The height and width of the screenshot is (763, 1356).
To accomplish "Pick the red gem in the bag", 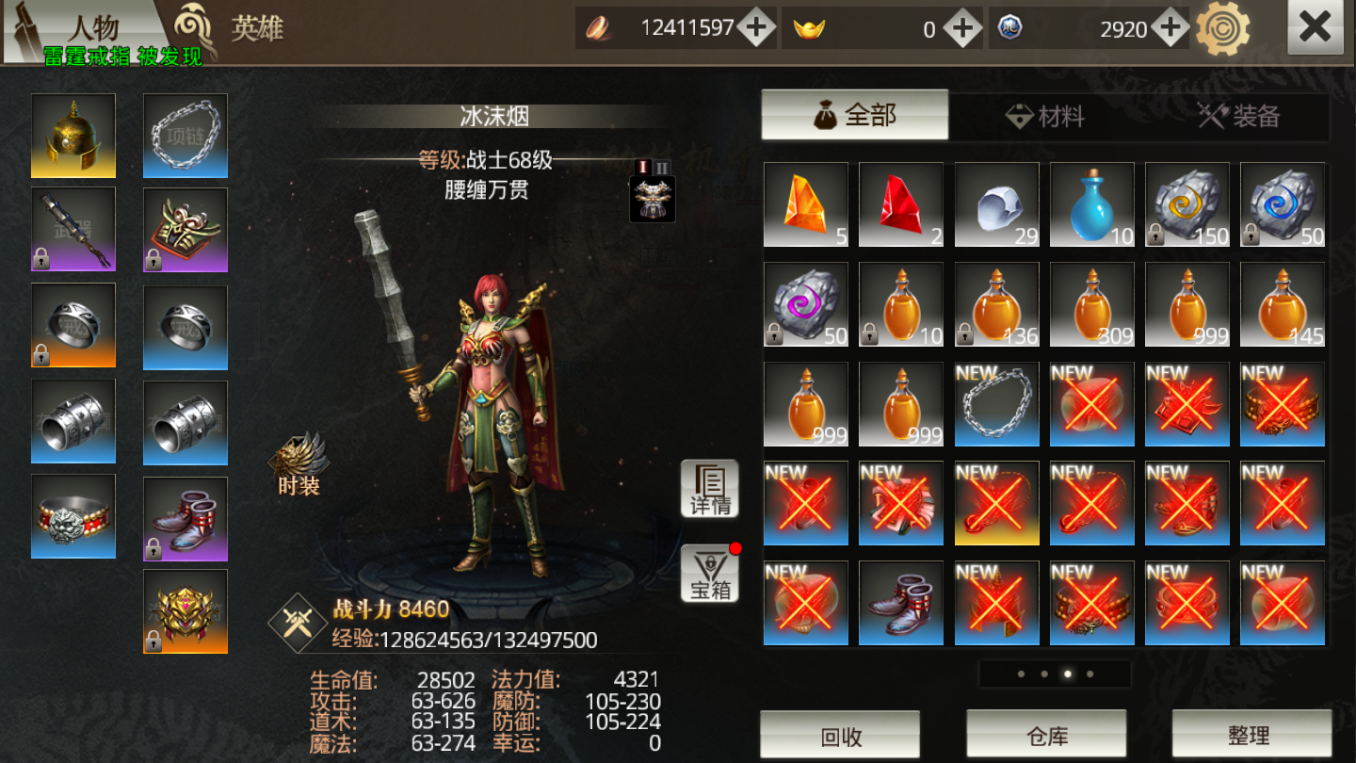I will [901, 205].
